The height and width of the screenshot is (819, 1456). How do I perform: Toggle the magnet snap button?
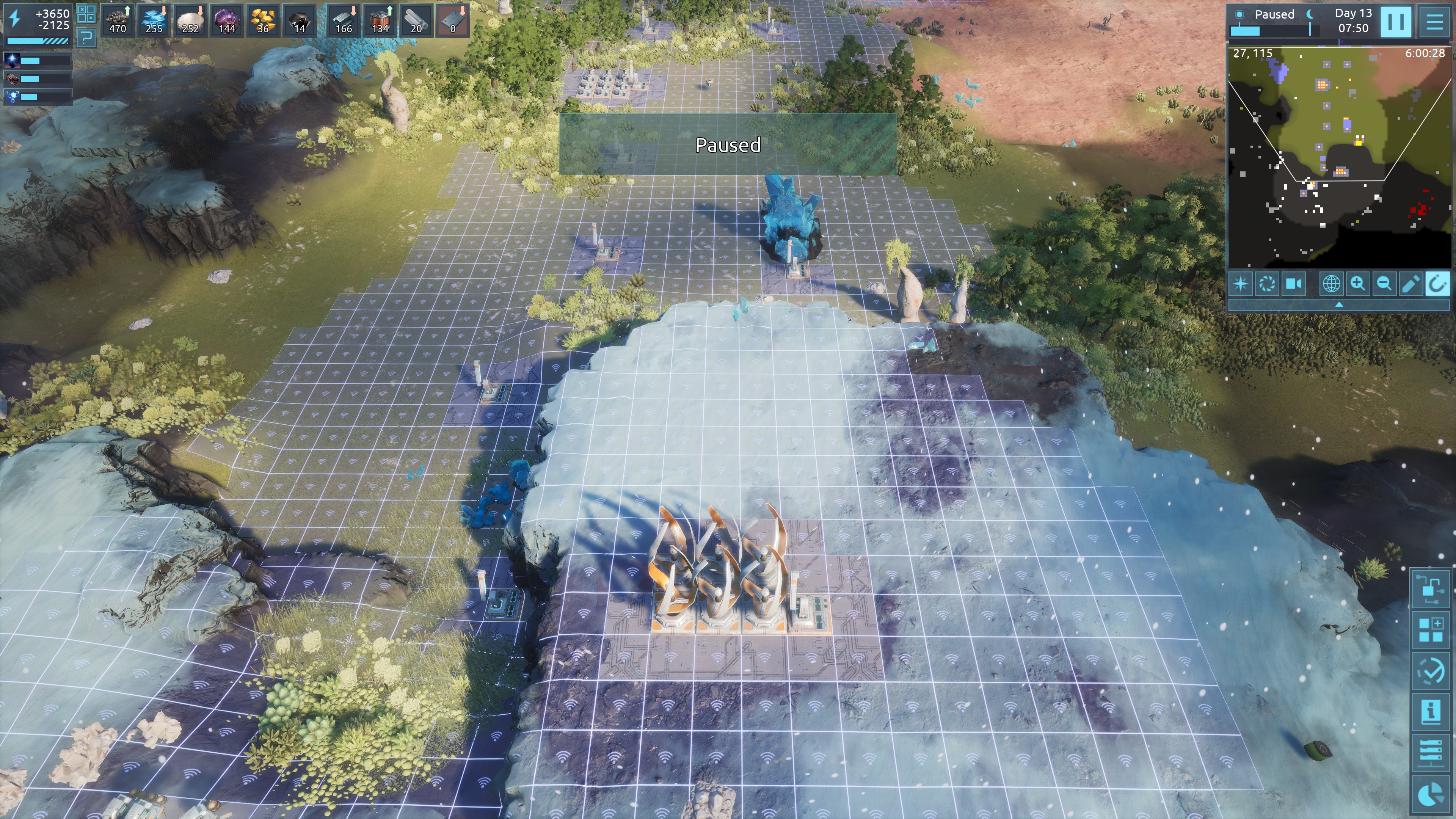click(x=1437, y=283)
